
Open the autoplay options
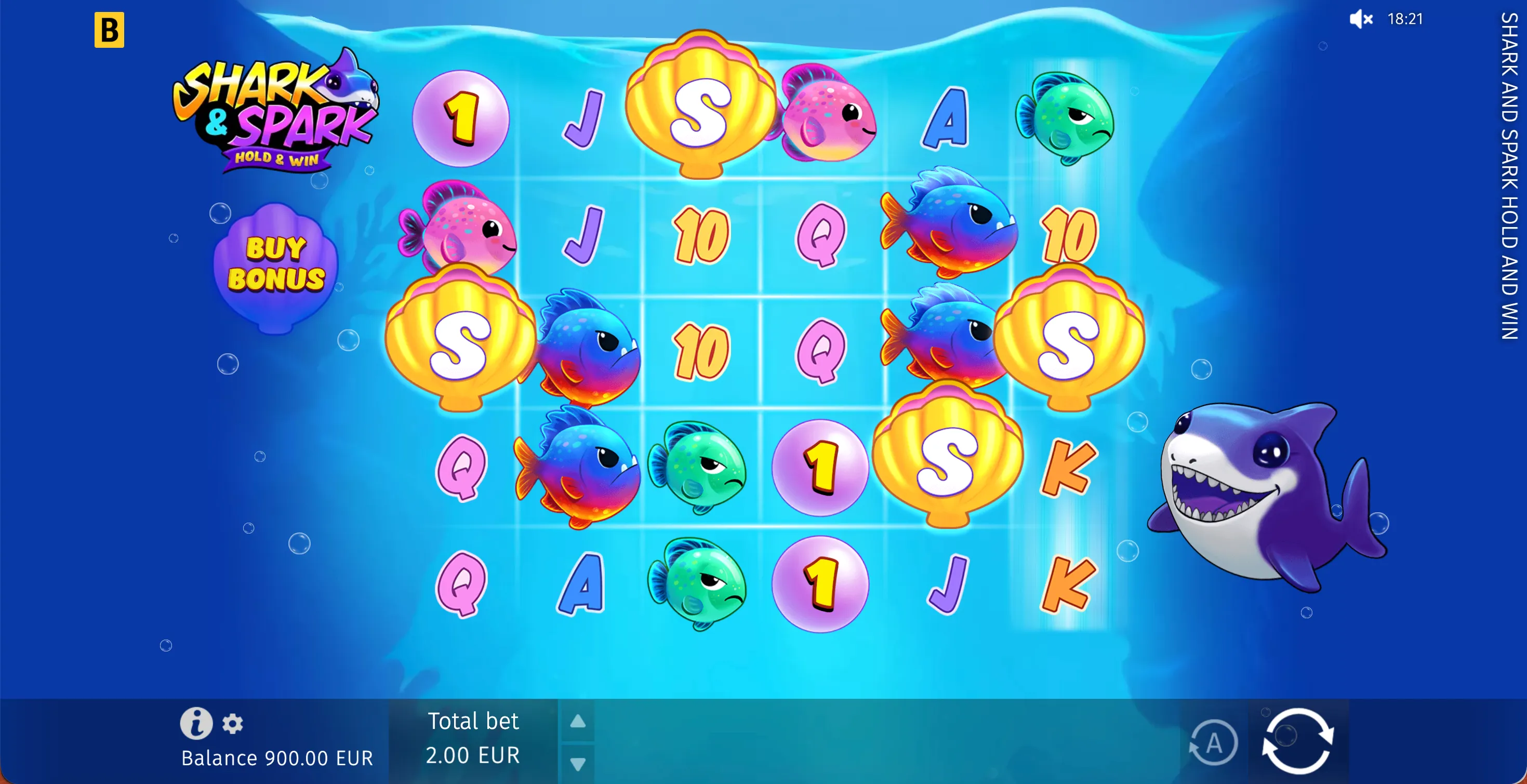[x=1215, y=742]
